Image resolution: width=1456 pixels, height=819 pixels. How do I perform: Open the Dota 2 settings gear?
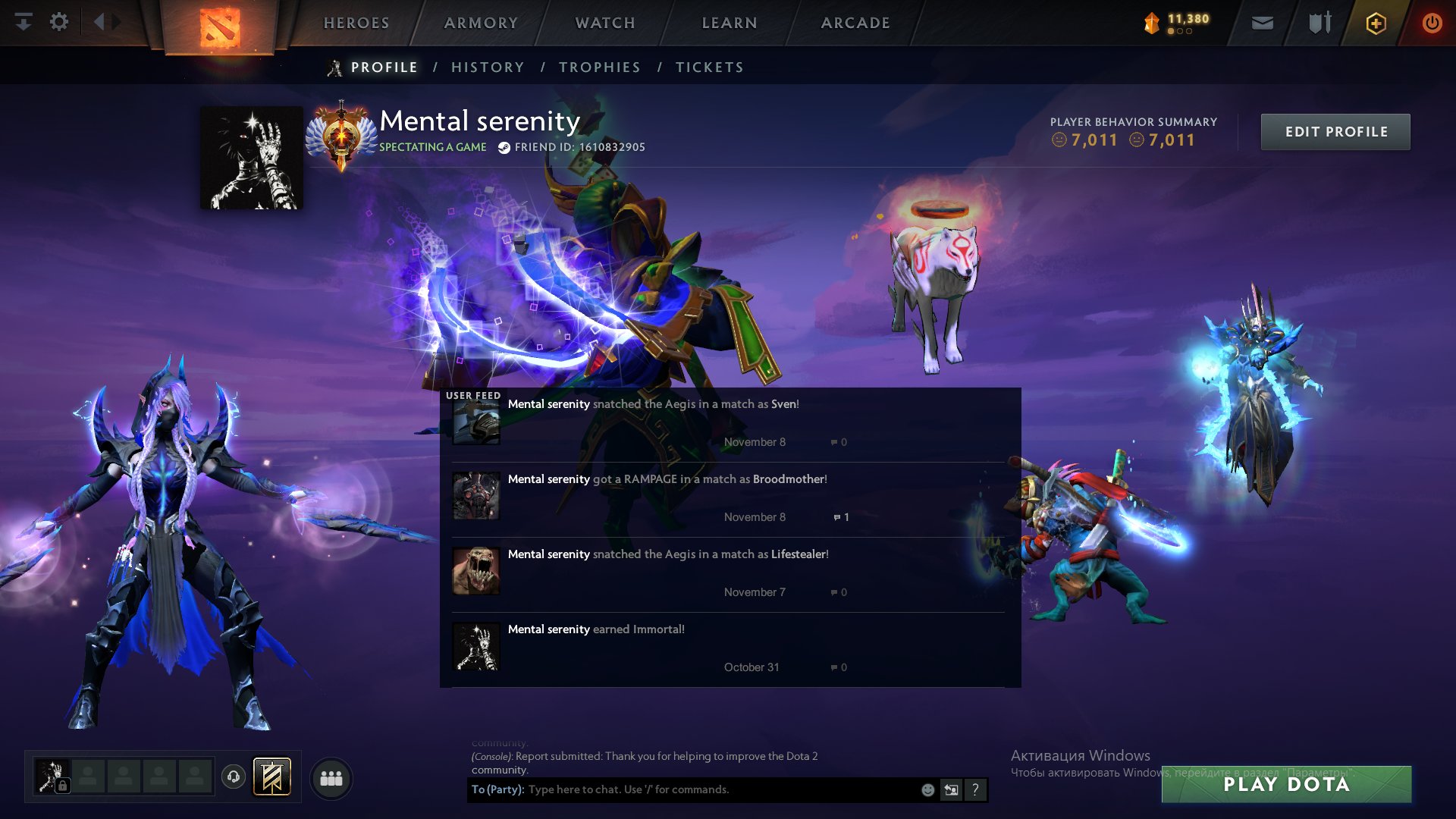(x=59, y=22)
